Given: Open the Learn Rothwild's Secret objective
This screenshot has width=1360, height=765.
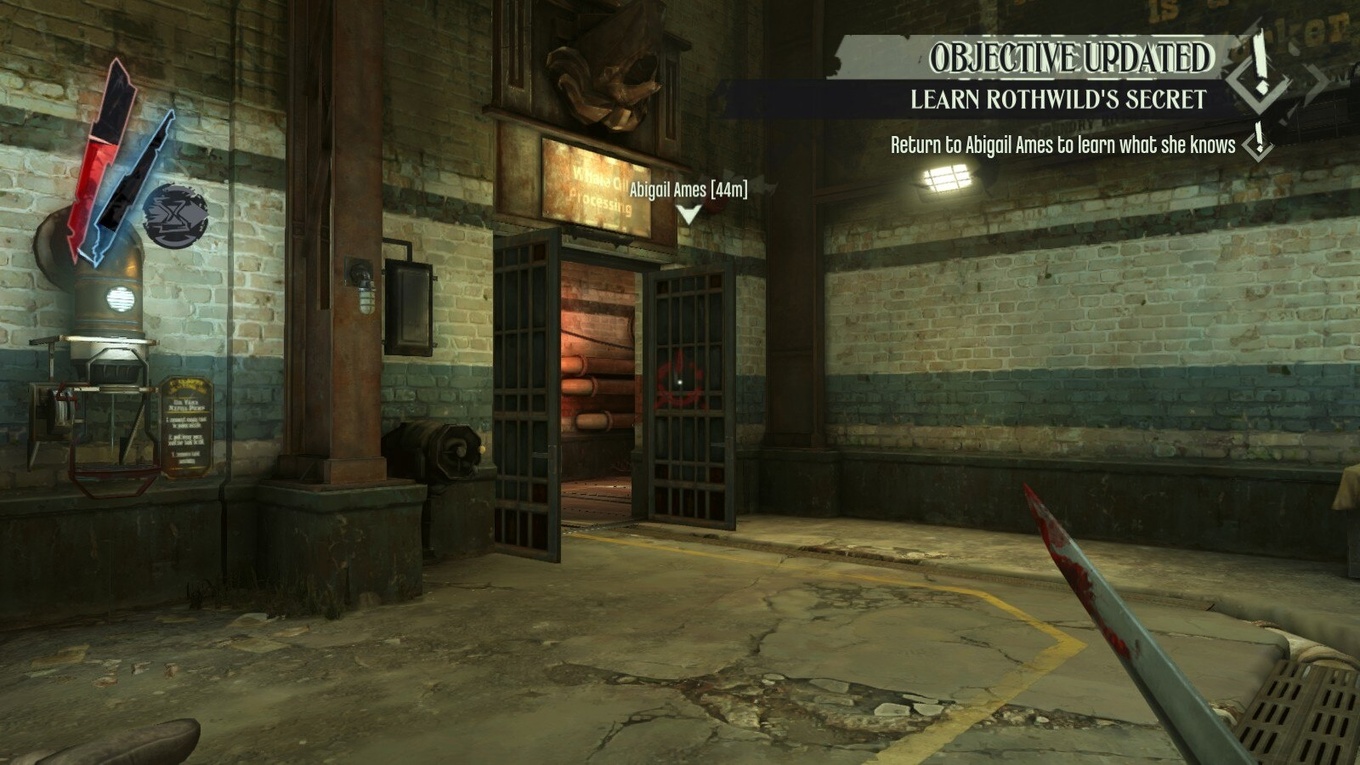Looking at the screenshot, I should (x=1057, y=100).
